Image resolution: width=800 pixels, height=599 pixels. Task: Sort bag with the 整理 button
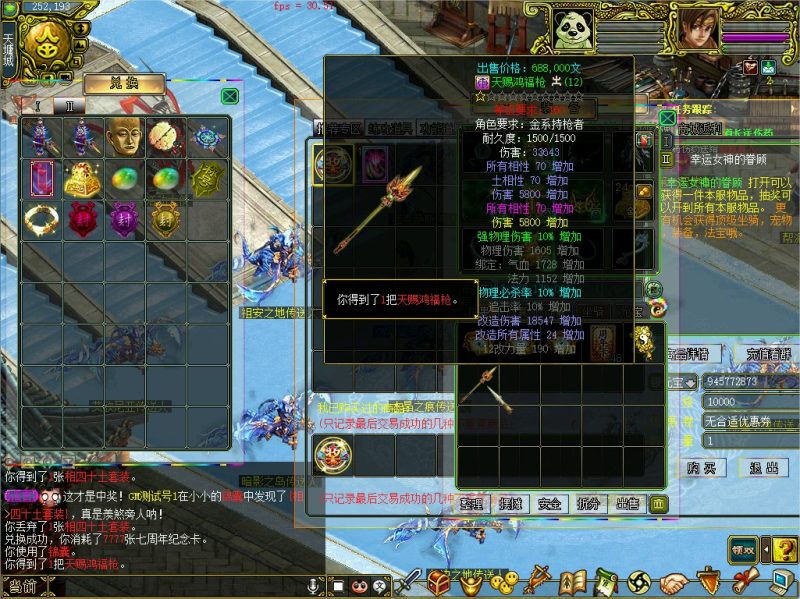click(471, 503)
